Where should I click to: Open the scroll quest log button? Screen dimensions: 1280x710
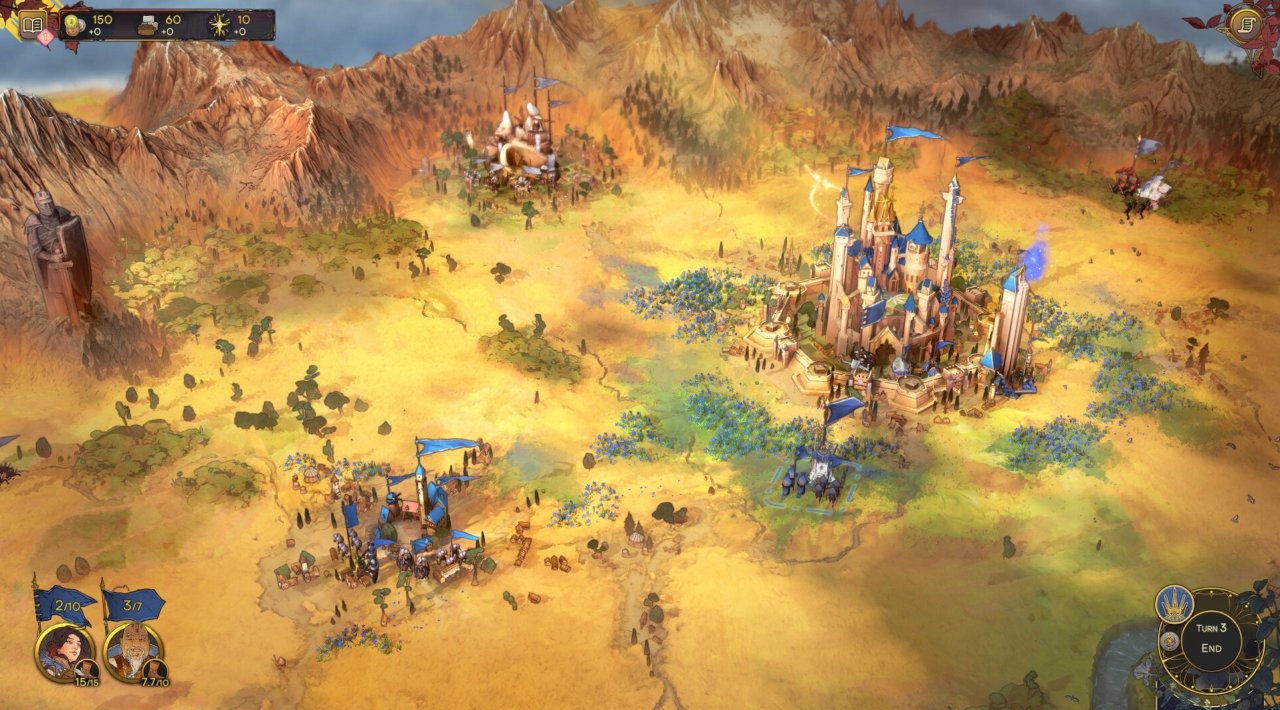coord(1245,22)
